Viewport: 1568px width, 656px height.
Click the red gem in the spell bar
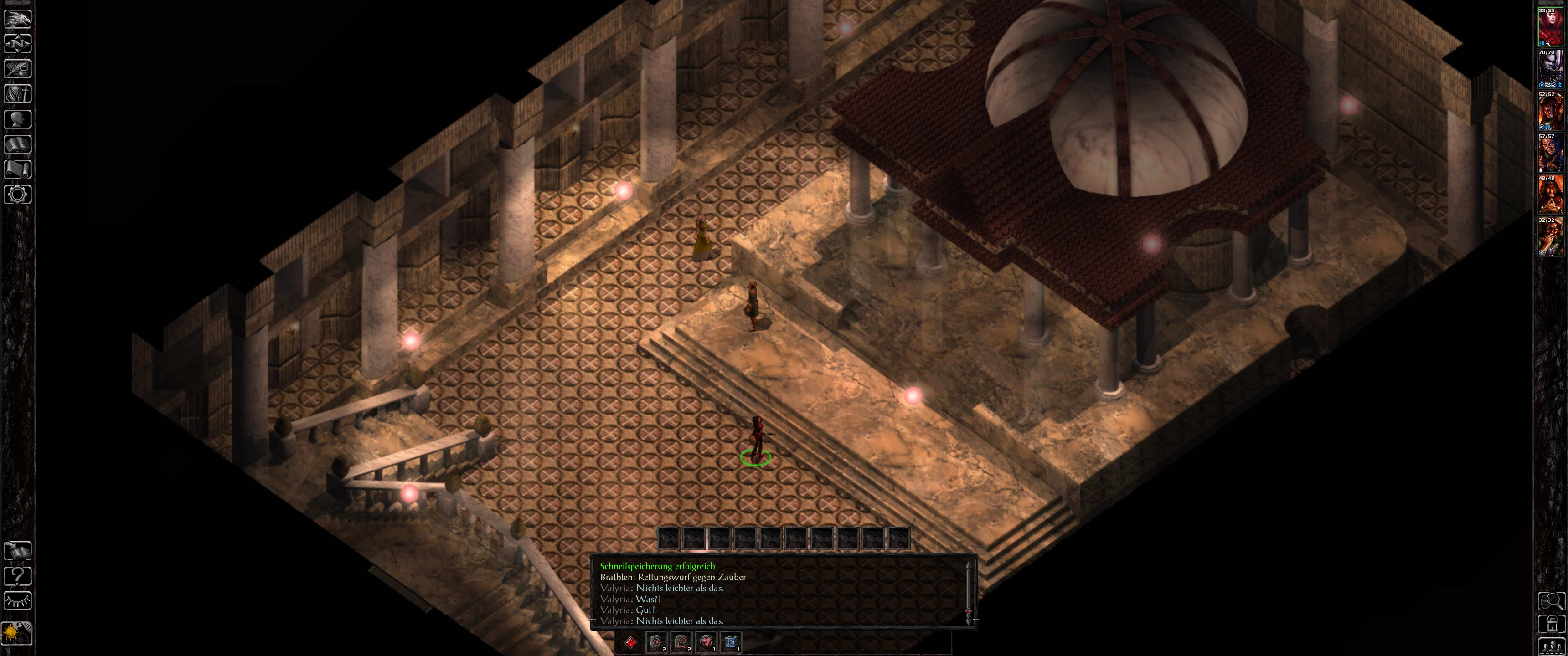[630, 642]
